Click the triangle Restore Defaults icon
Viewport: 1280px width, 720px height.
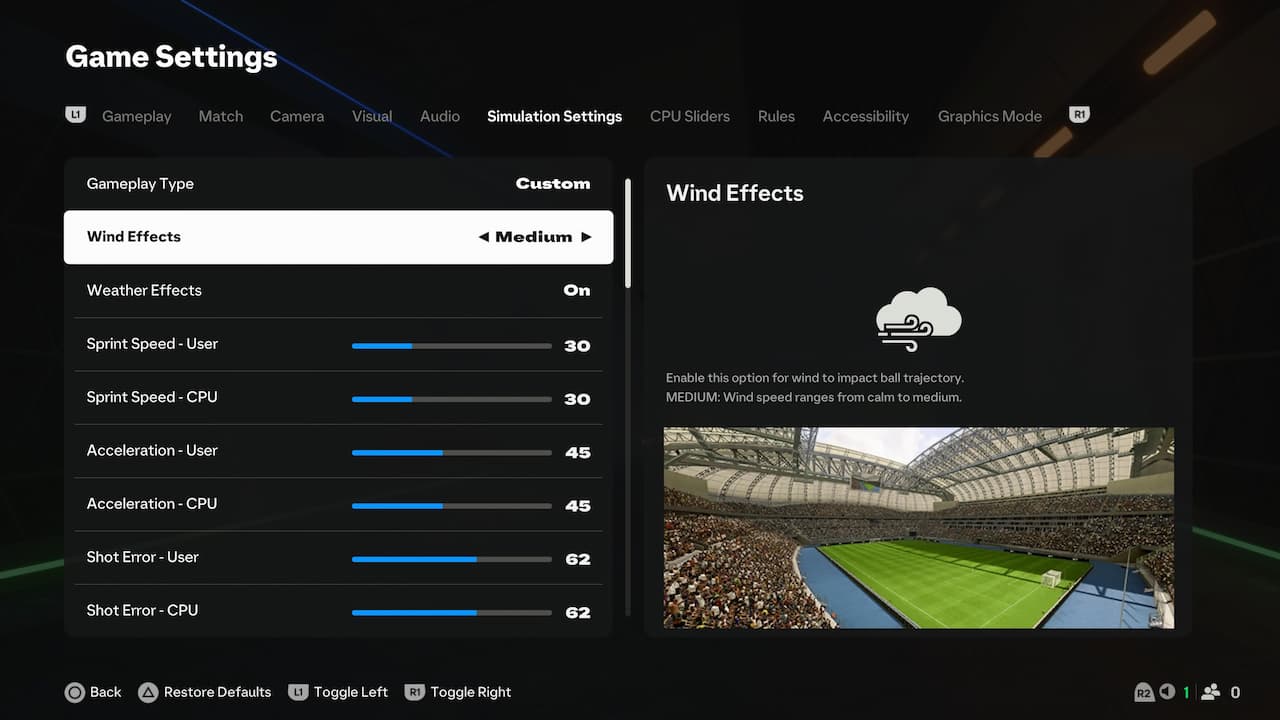tap(148, 691)
